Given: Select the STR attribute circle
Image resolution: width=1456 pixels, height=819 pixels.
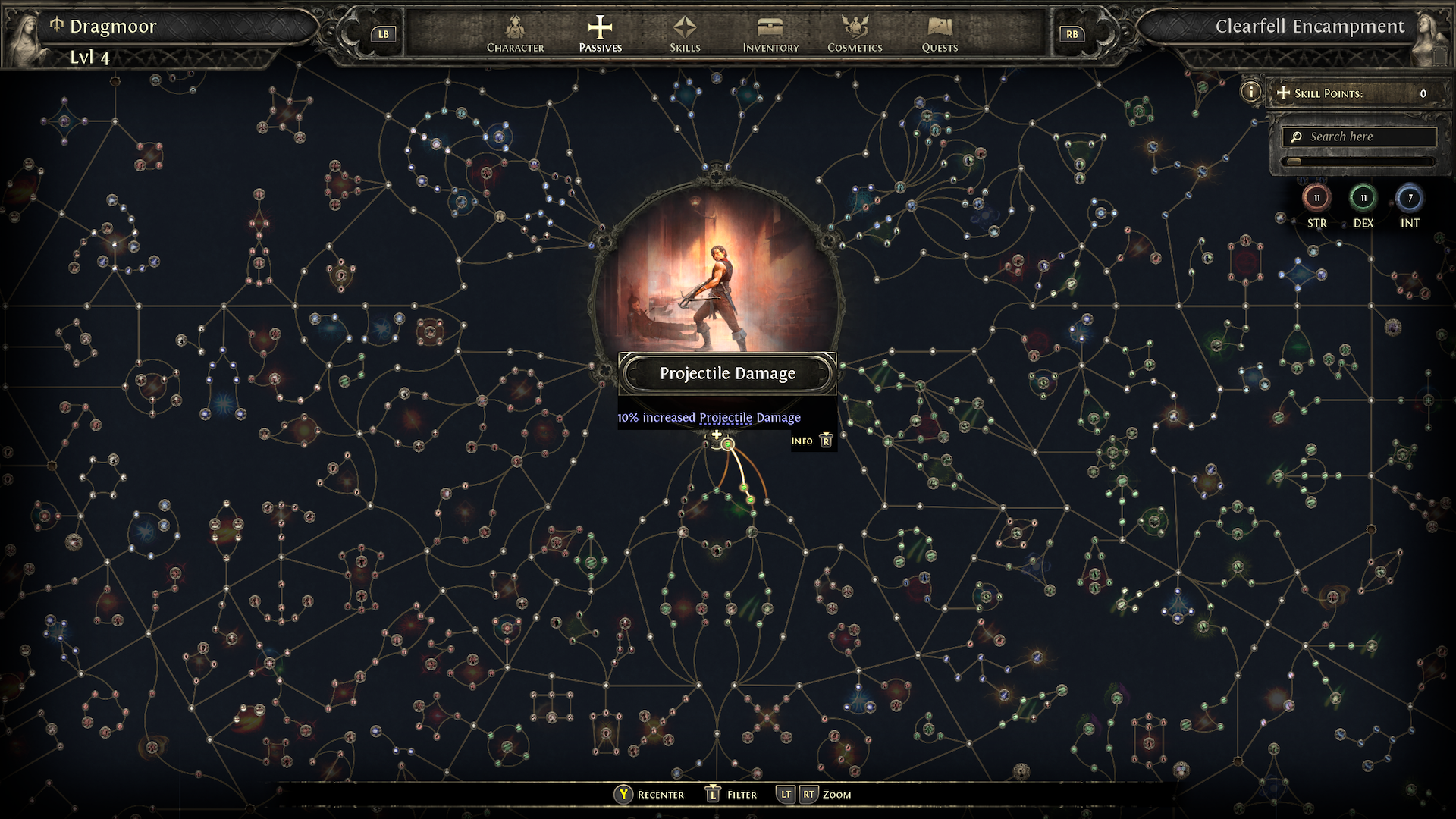Looking at the screenshot, I should [1316, 199].
